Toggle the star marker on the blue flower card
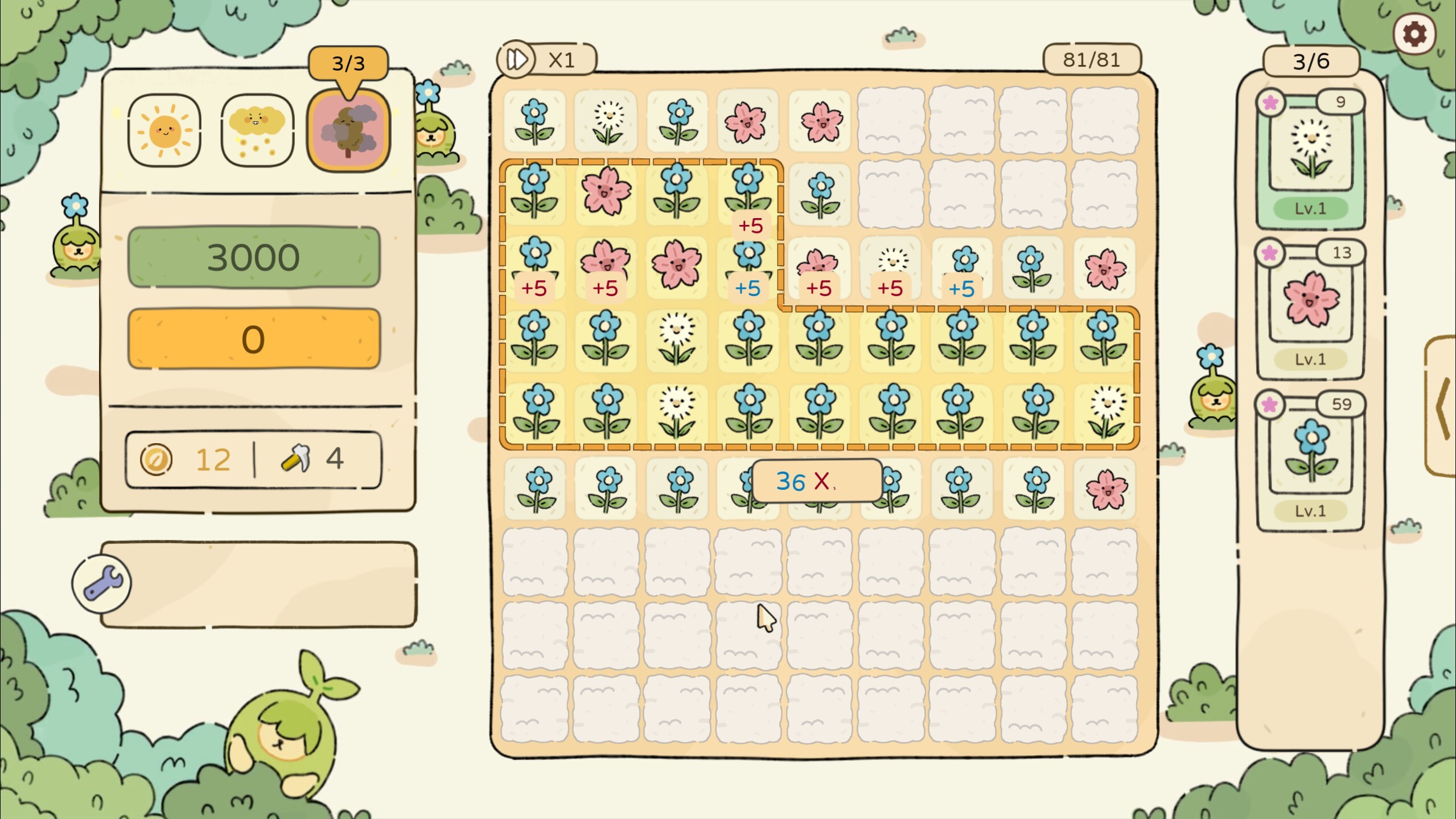Image resolution: width=1456 pixels, height=819 pixels. click(1271, 404)
